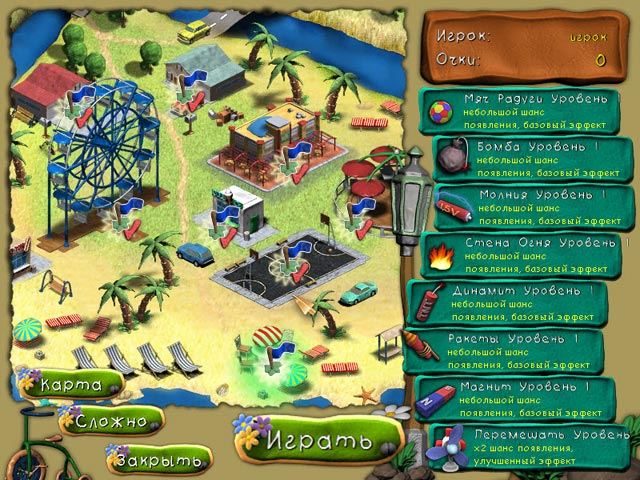This screenshot has height=480, width=640.
Task: Close the screen with Закрыть
Action: click(158, 459)
